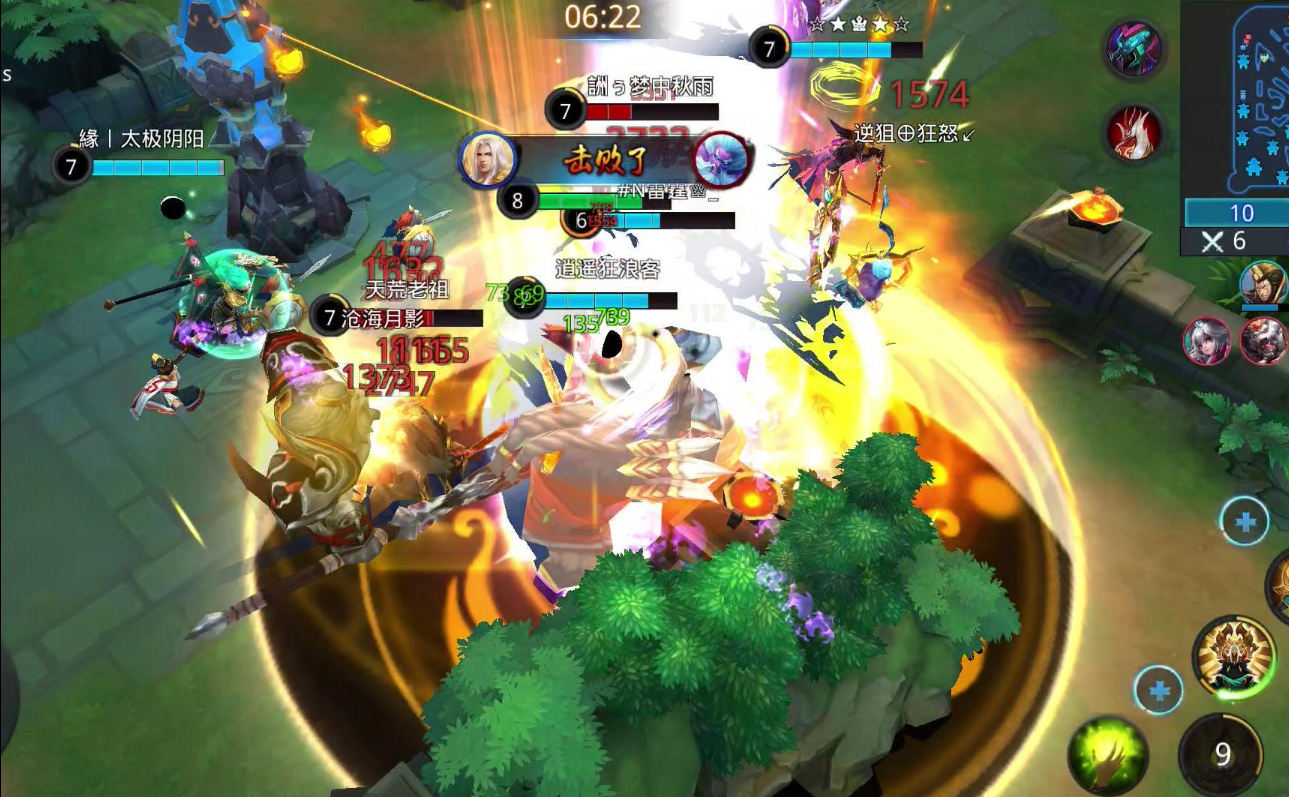Select the gold-crowned teammate portrait
The image size is (1289, 797).
[1264, 284]
